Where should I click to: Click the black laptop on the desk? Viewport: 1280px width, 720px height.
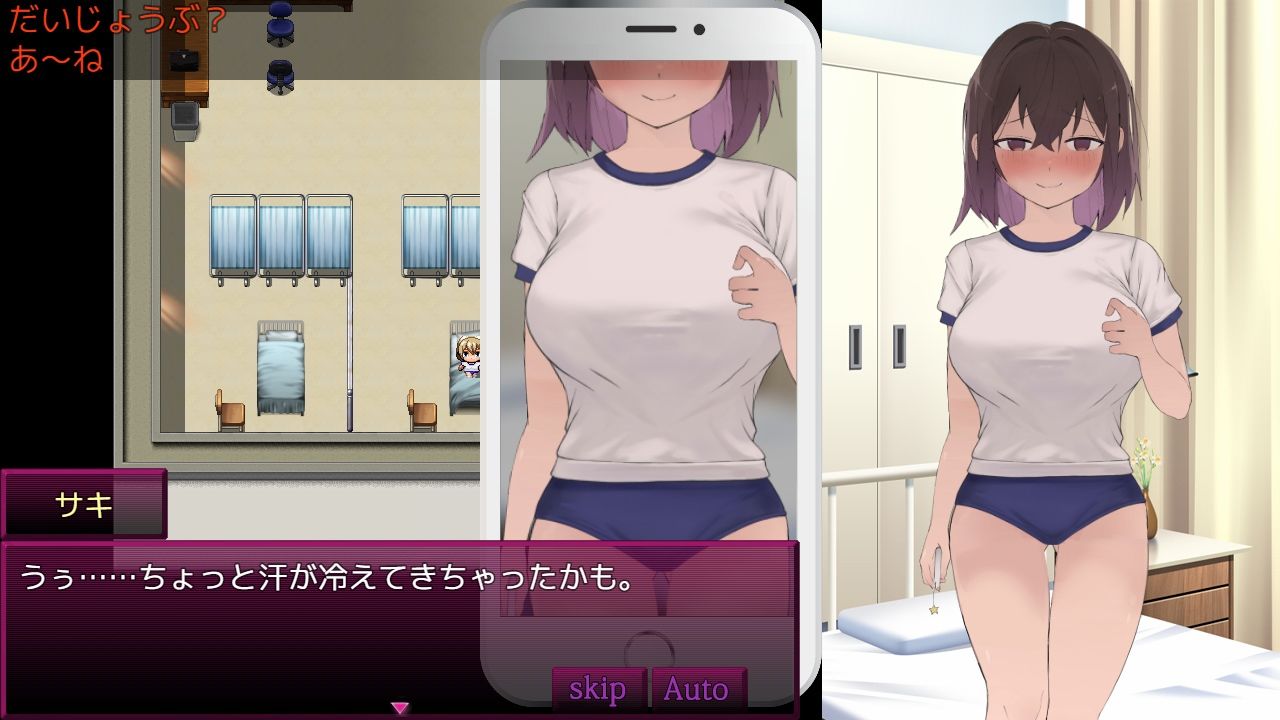[183, 62]
